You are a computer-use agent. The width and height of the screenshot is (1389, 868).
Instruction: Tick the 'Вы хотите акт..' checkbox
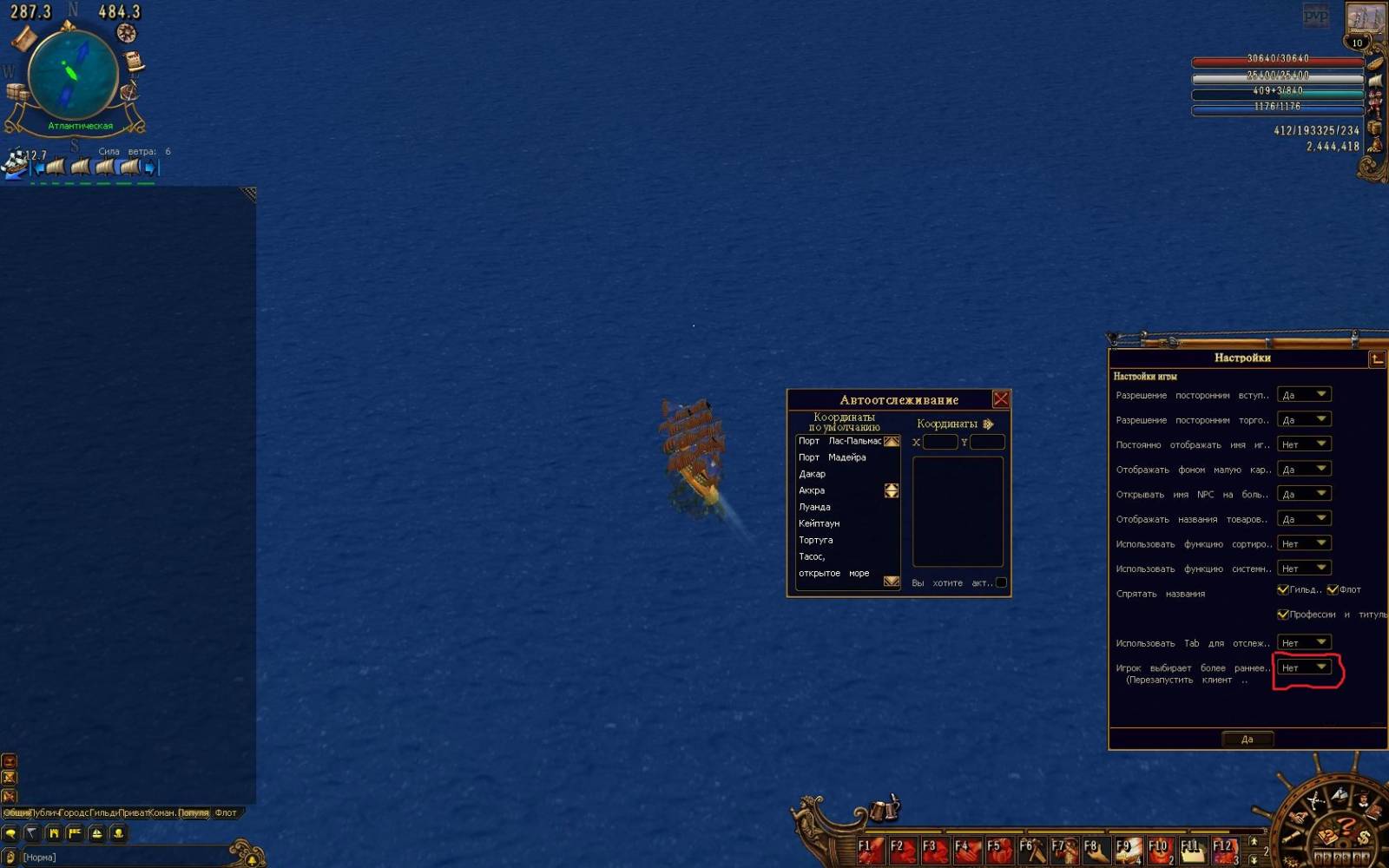pyautogui.click(x=1001, y=582)
